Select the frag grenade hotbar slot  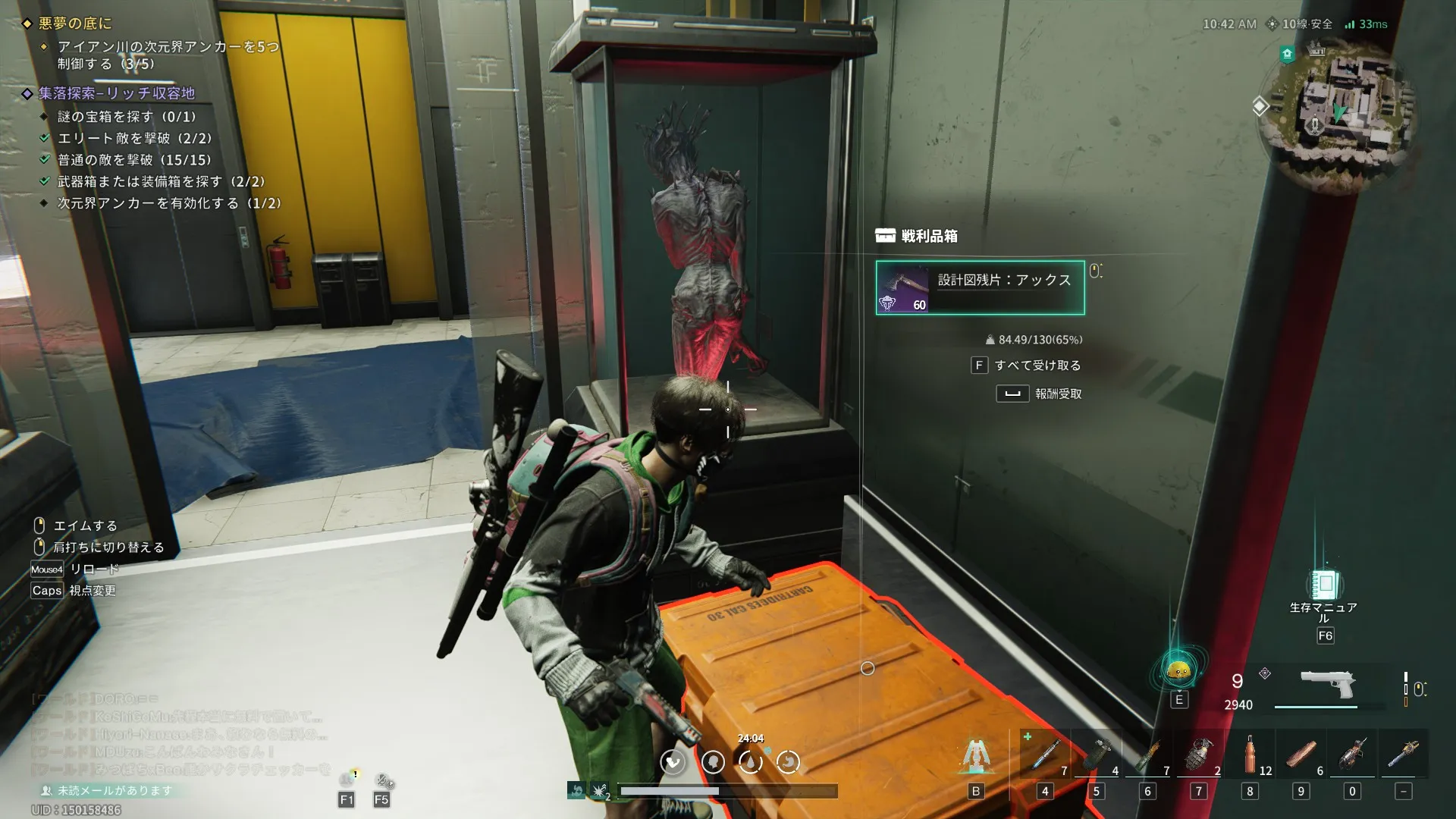click(1199, 755)
